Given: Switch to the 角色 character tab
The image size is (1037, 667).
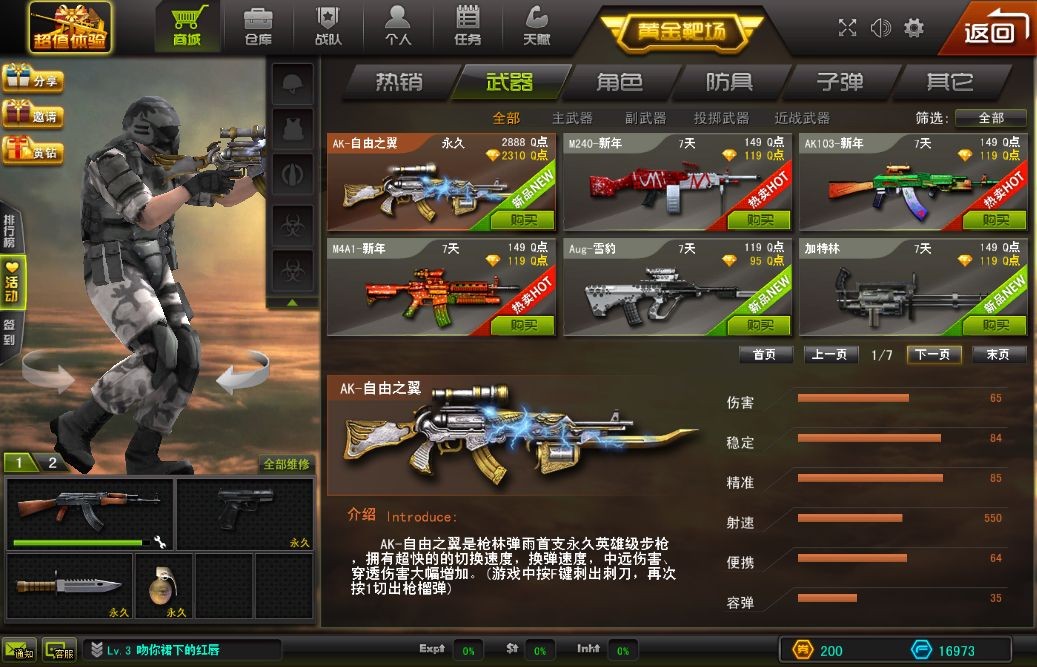Looking at the screenshot, I should pyautogui.click(x=620, y=82).
